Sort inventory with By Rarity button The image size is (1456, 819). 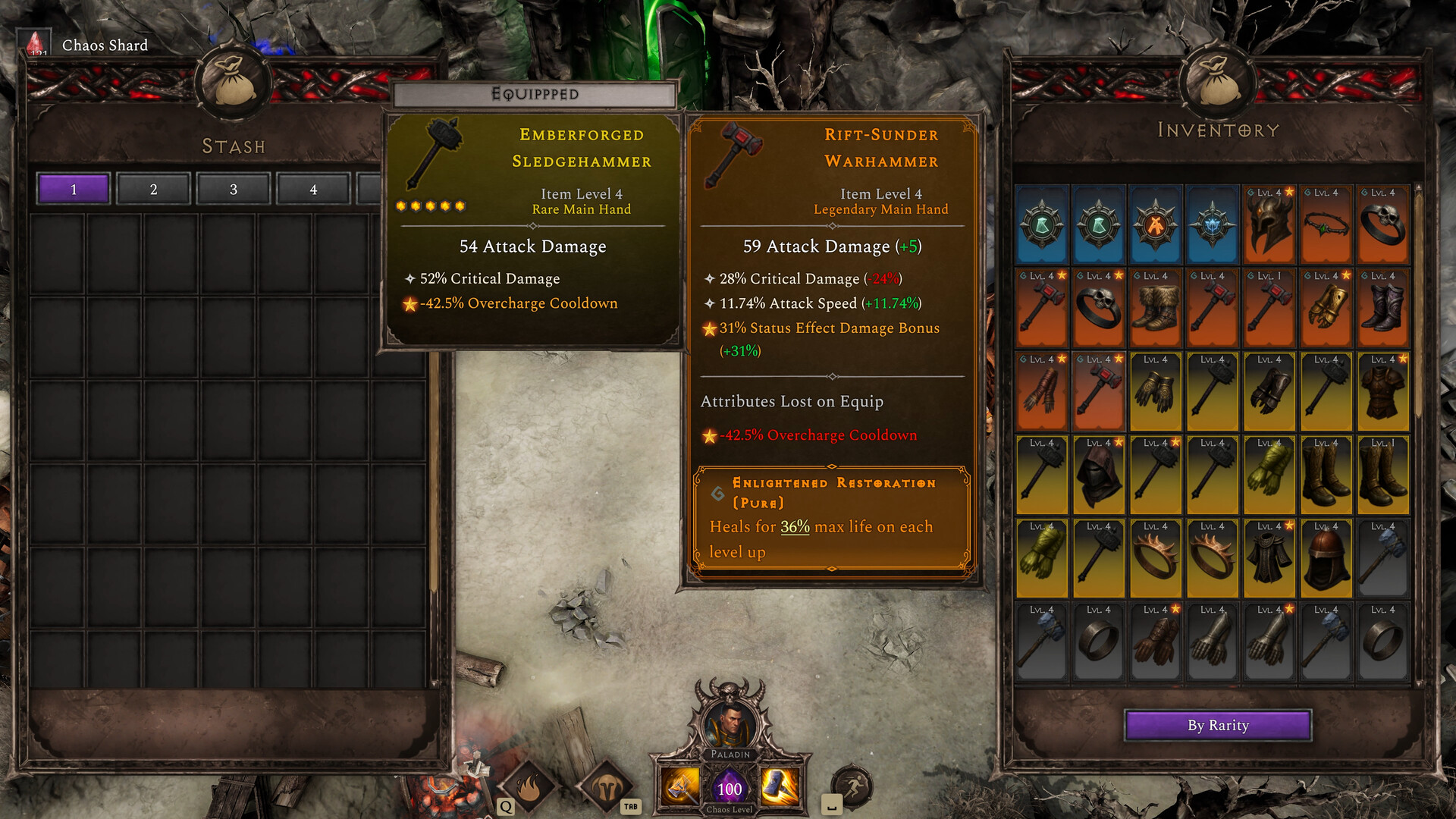click(x=1218, y=725)
